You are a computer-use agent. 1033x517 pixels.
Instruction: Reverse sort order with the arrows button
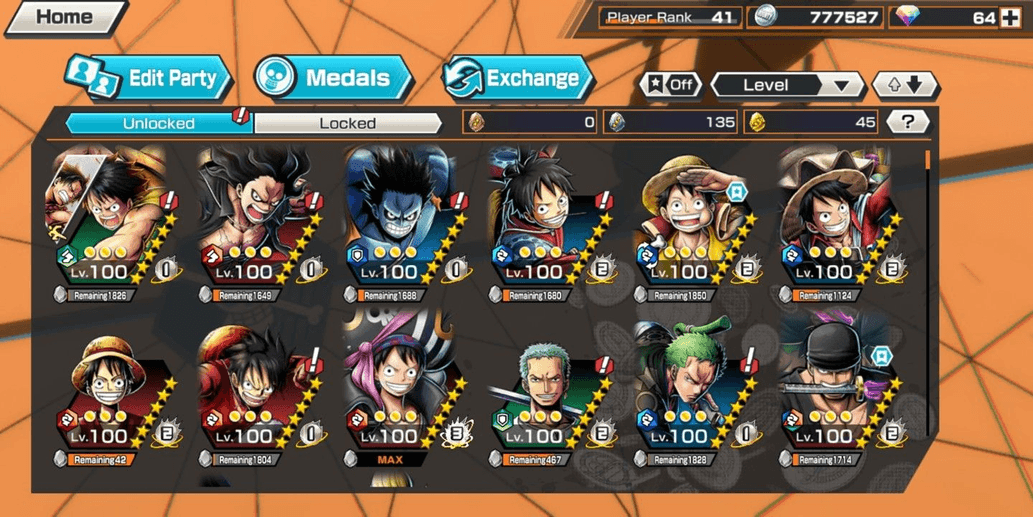coord(904,85)
